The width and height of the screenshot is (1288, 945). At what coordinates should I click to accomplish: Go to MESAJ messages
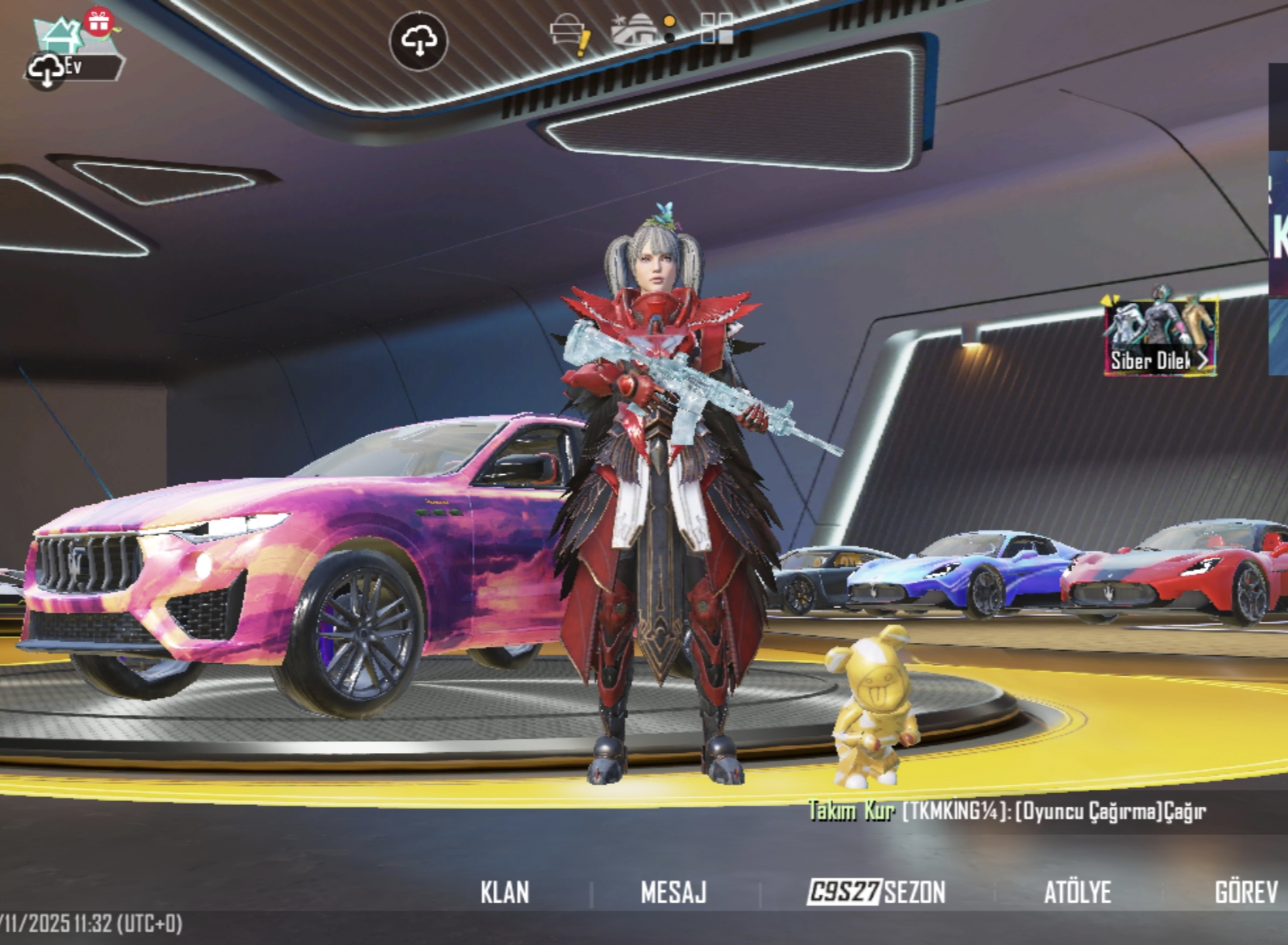[x=673, y=892]
